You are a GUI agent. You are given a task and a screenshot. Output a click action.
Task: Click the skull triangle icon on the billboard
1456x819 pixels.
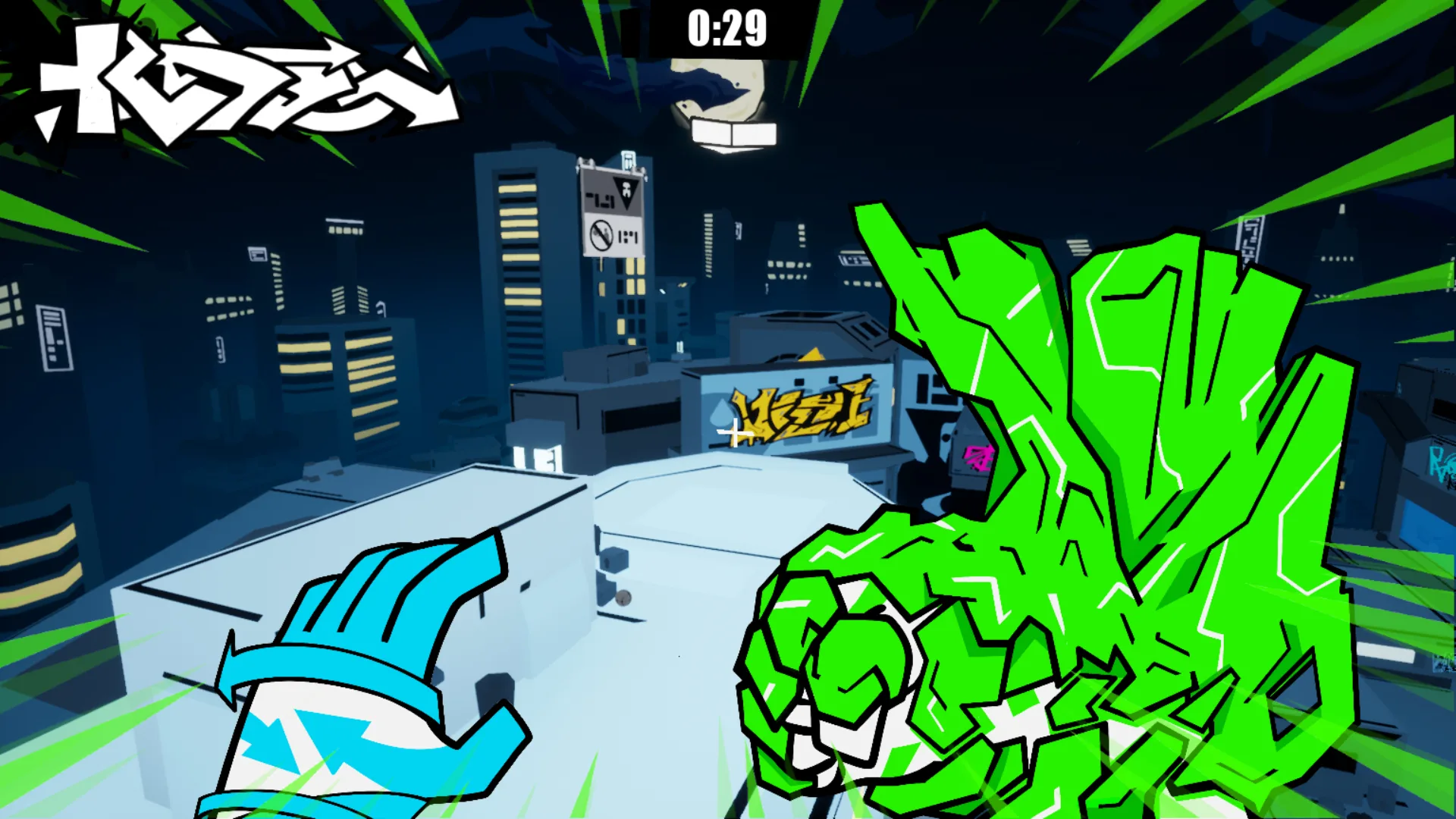click(x=626, y=191)
